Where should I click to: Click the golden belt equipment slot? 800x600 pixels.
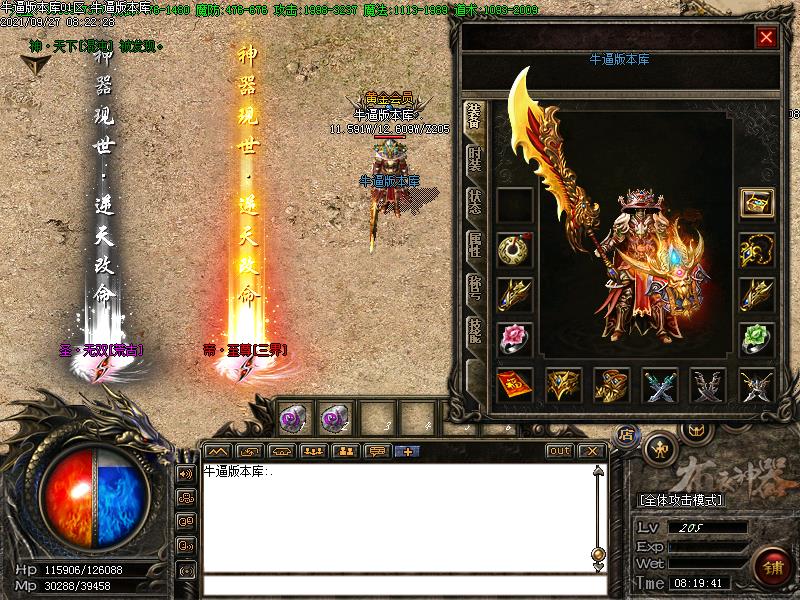563,383
